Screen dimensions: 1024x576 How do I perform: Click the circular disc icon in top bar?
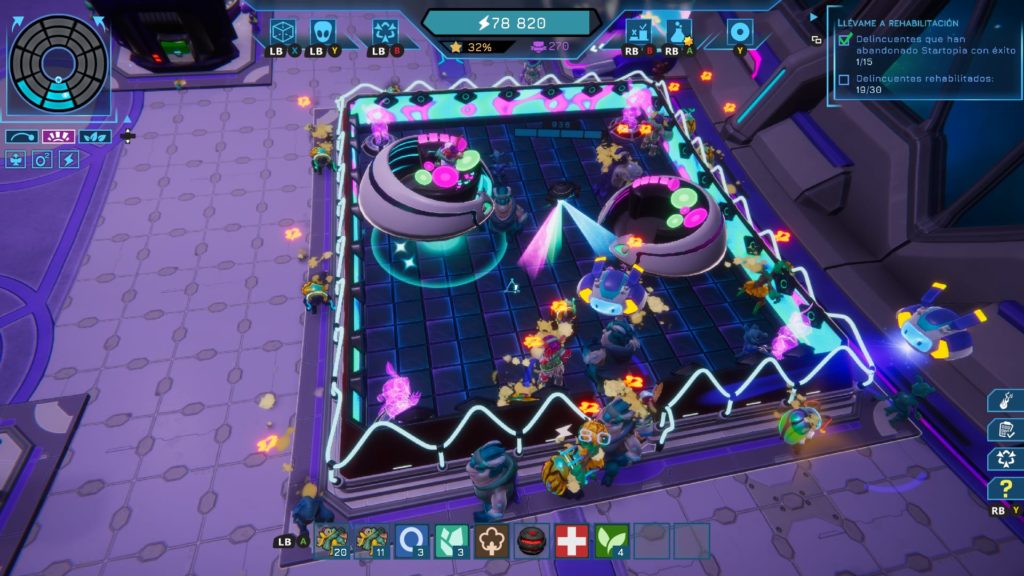[740, 31]
